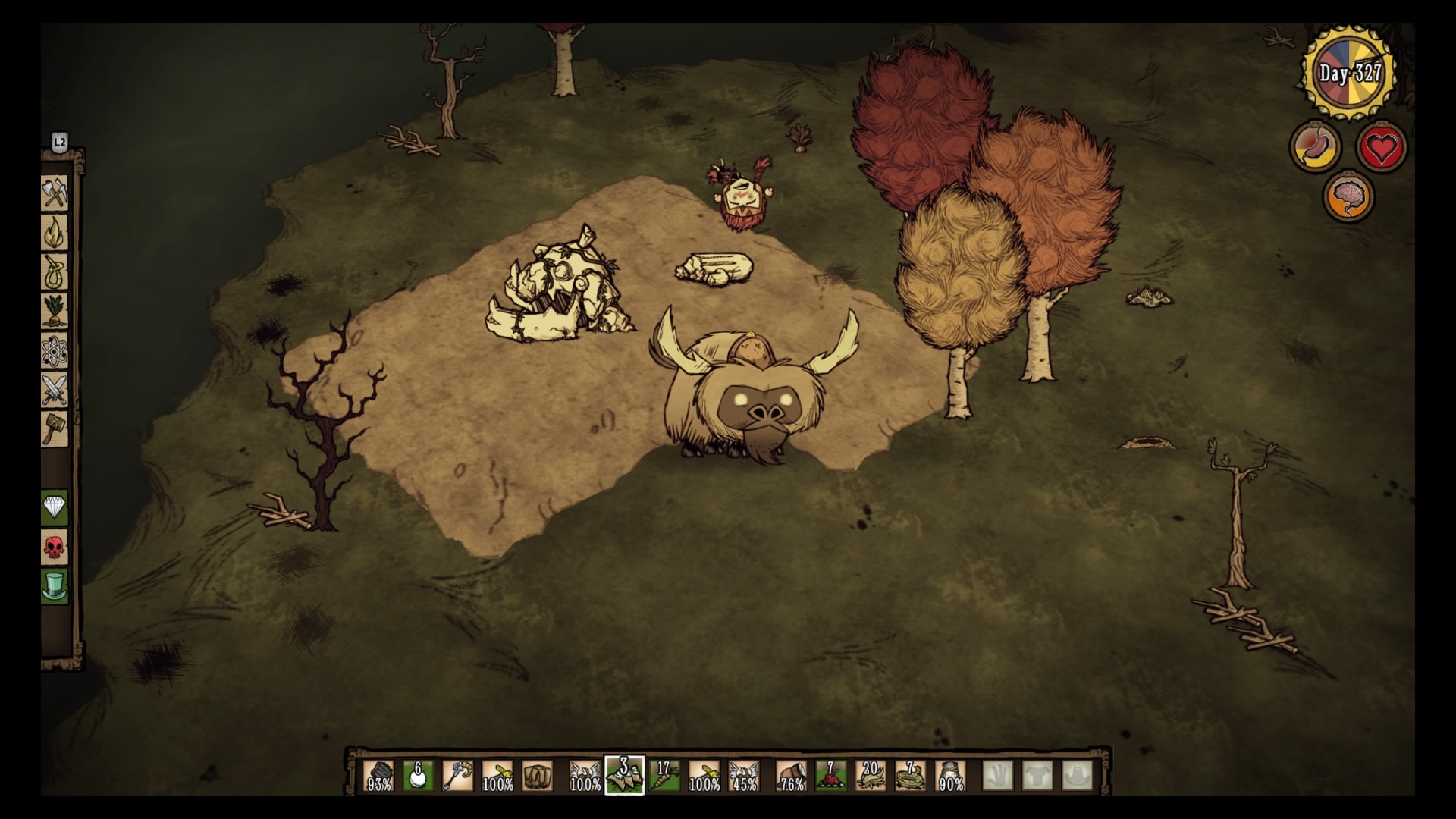Select the log item at 76%
Screen dimensions: 1456x819
click(792, 776)
